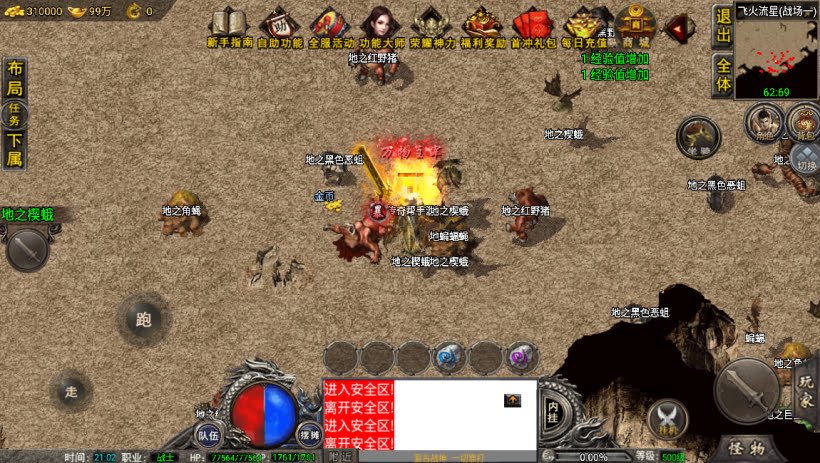Open the 布局 layout button
The image size is (820, 463).
[15, 79]
